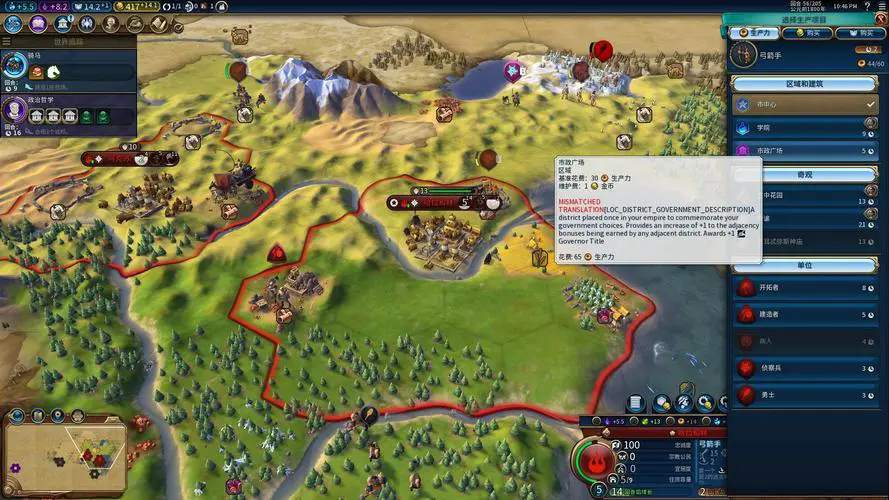Switch to the gold 购买 purchase tab

point(807,33)
